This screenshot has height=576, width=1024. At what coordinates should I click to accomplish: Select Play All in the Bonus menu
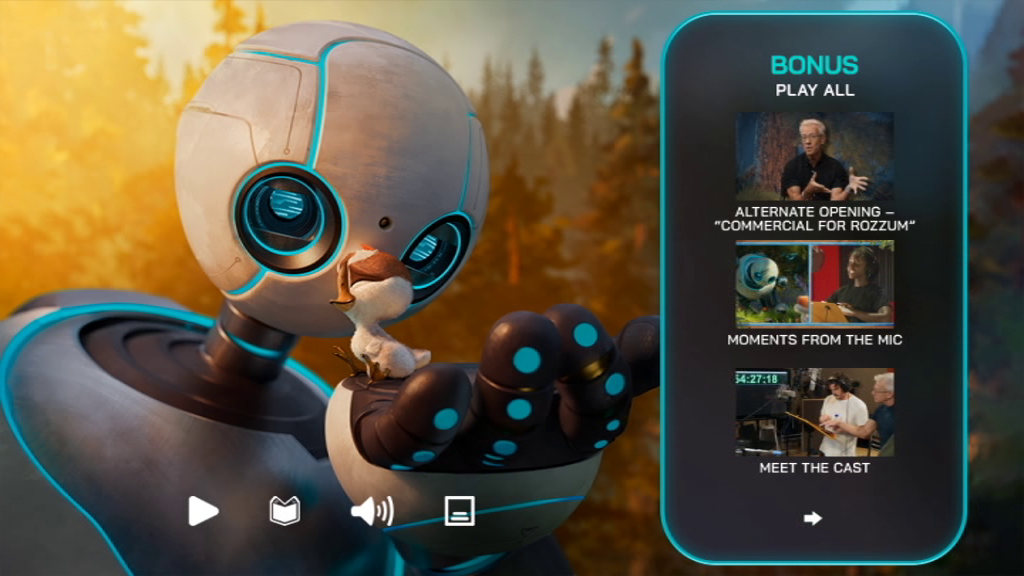814,91
